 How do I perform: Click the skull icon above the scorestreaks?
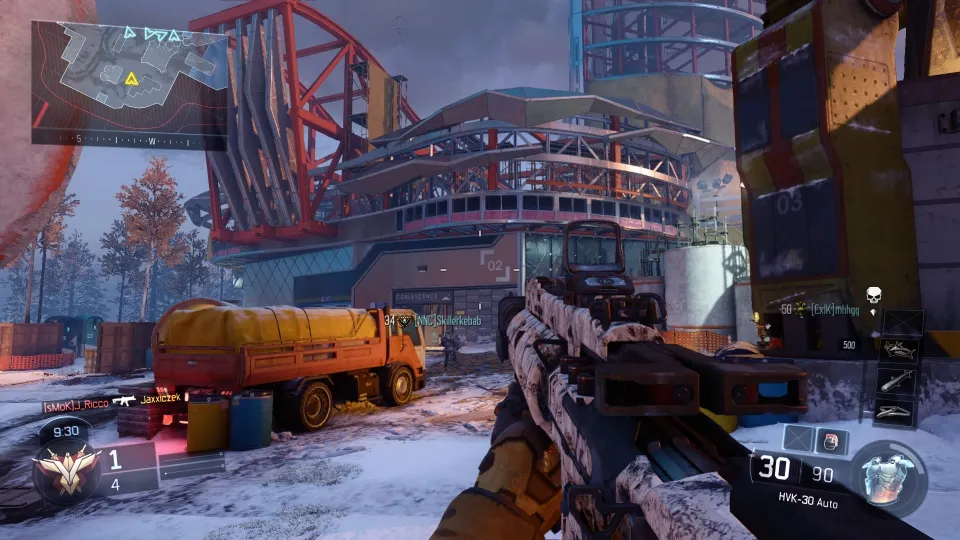tap(873, 296)
